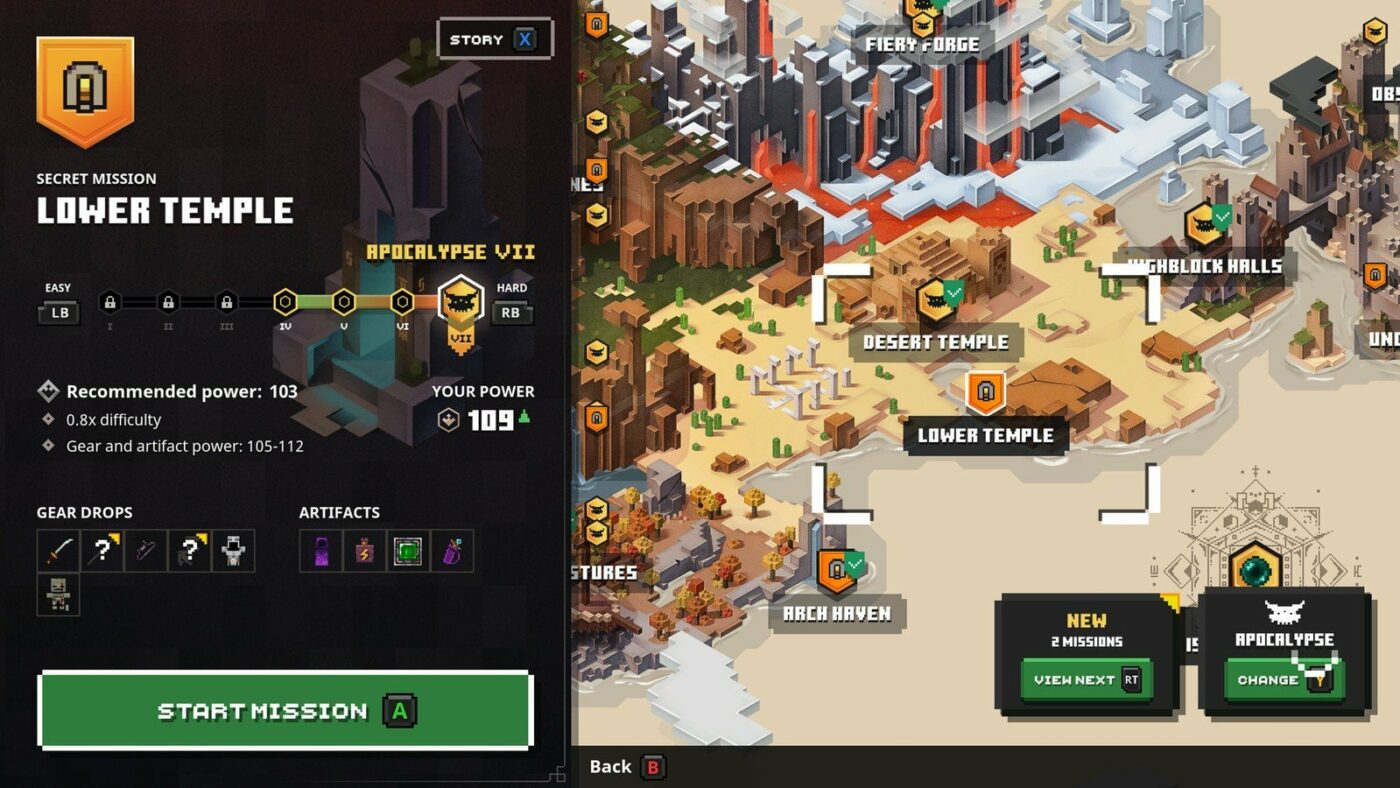Set difficulty to tier VI
Viewport: 1400px width, 788px height.
(x=402, y=301)
